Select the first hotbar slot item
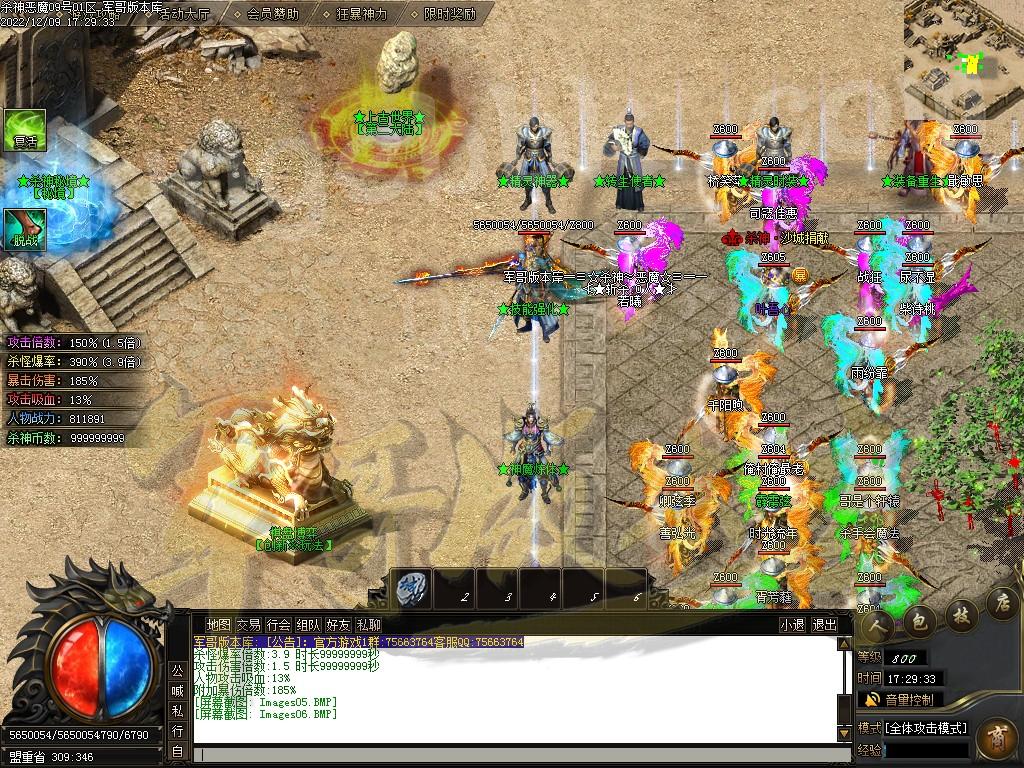The image size is (1024, 768). coord(411,589)
